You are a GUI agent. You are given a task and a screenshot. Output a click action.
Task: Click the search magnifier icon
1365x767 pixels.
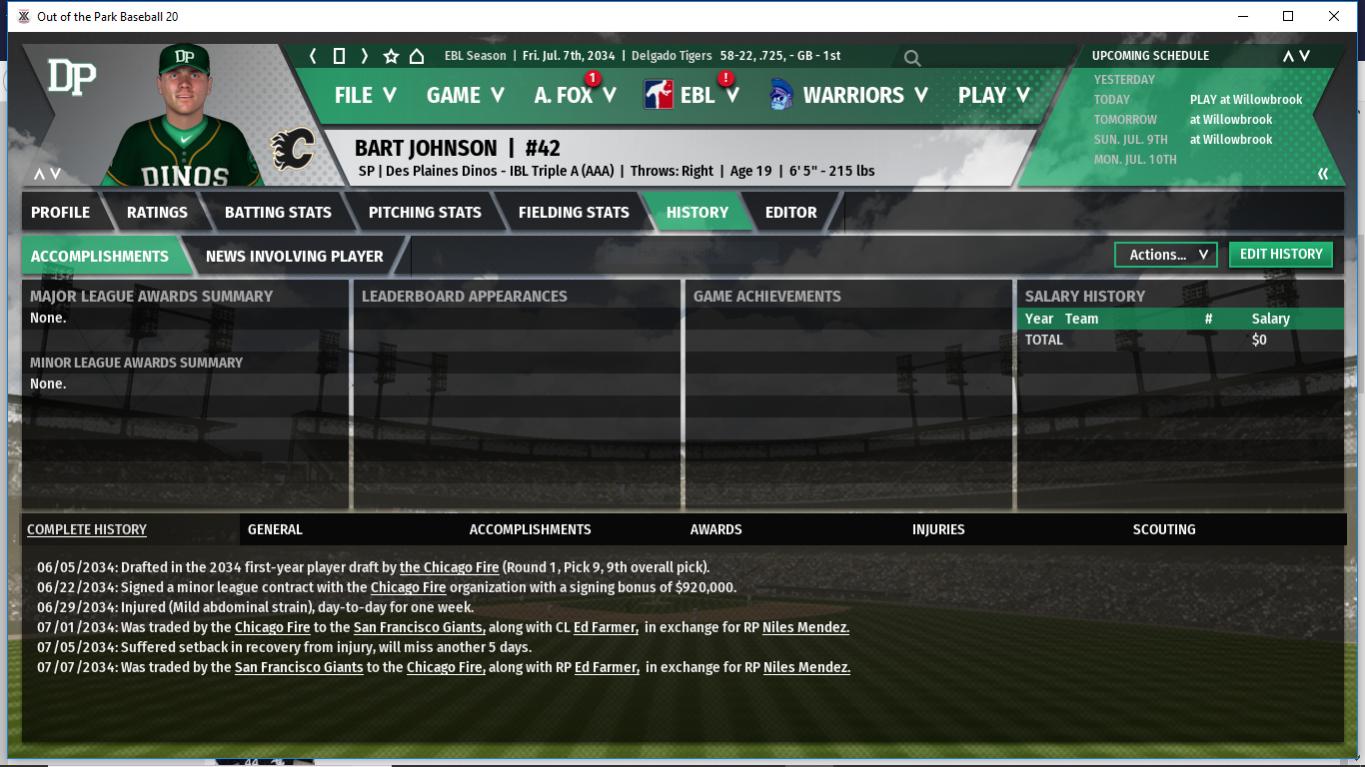click(912, 58)
